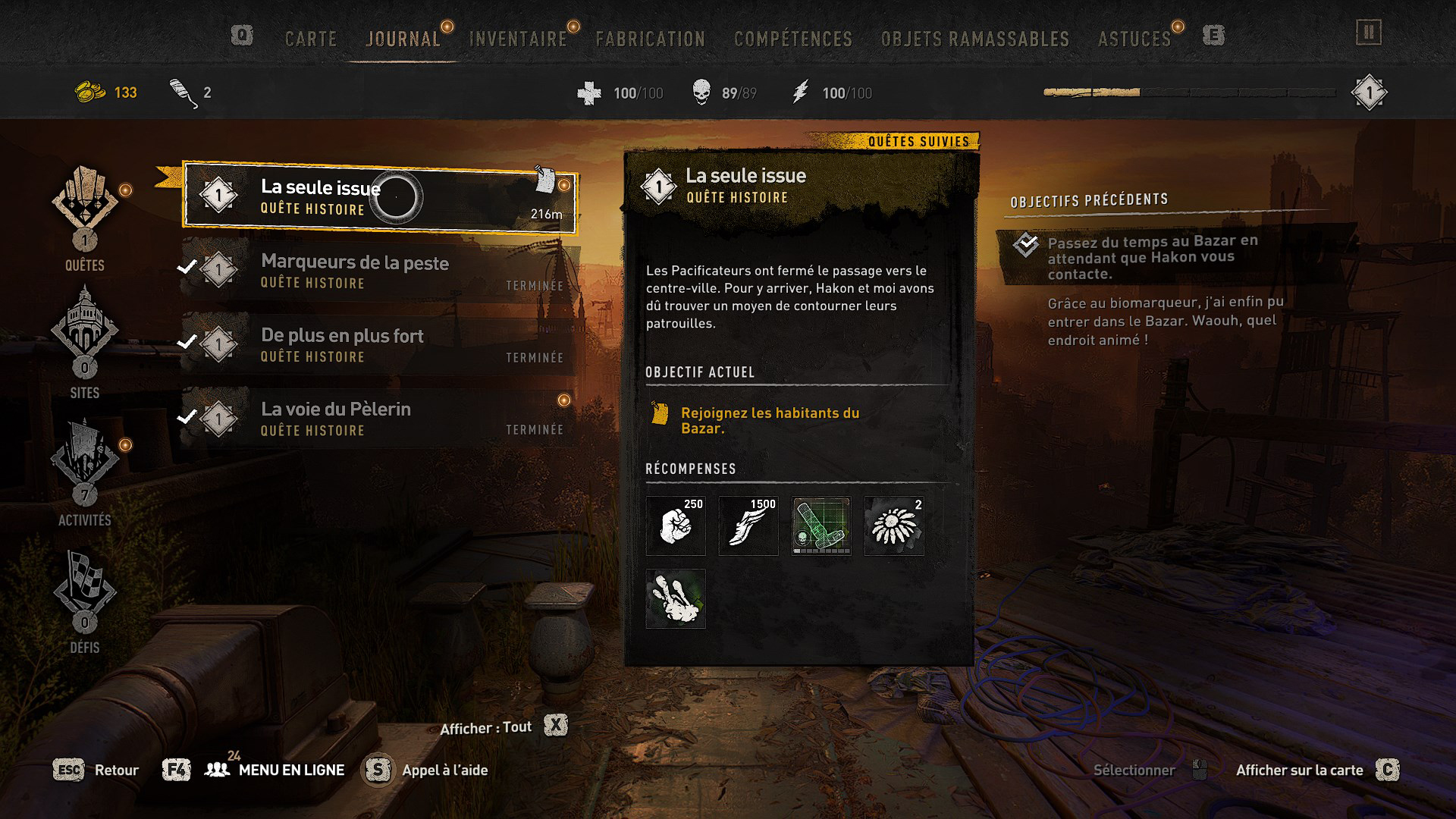Click the 1500 parkour XP reward icon

pyautogui.click(x=748, y=526)
